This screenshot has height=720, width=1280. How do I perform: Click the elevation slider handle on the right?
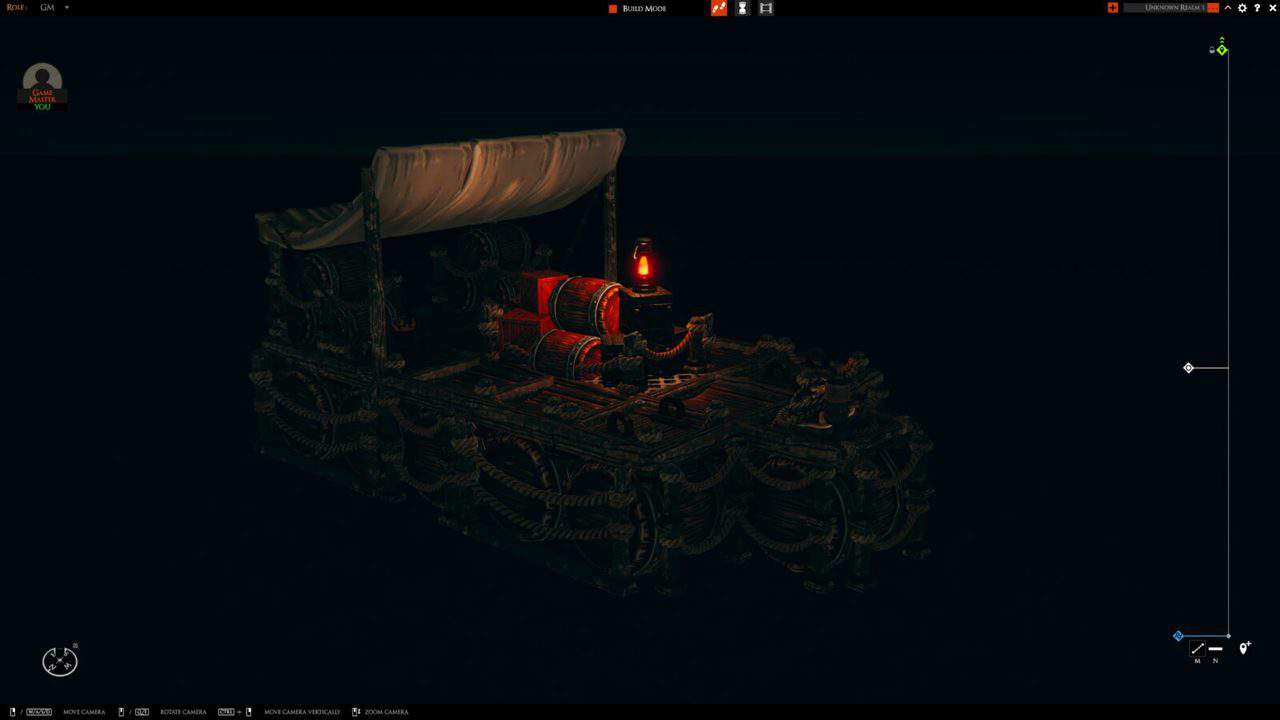pyautogui.click(x=1188, y=368)
